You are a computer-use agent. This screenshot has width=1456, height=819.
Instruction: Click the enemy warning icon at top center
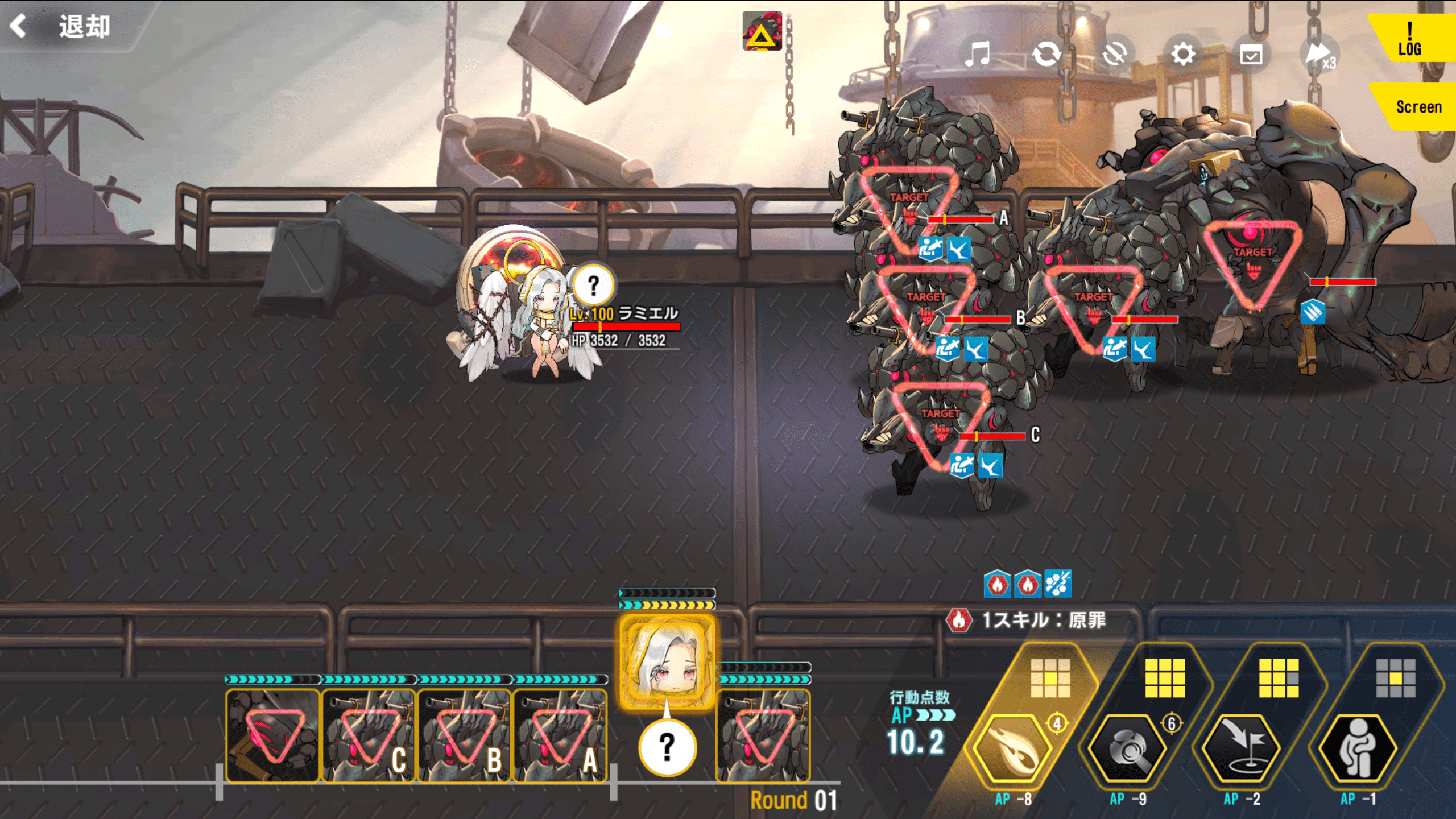click(x=762, y=31)
